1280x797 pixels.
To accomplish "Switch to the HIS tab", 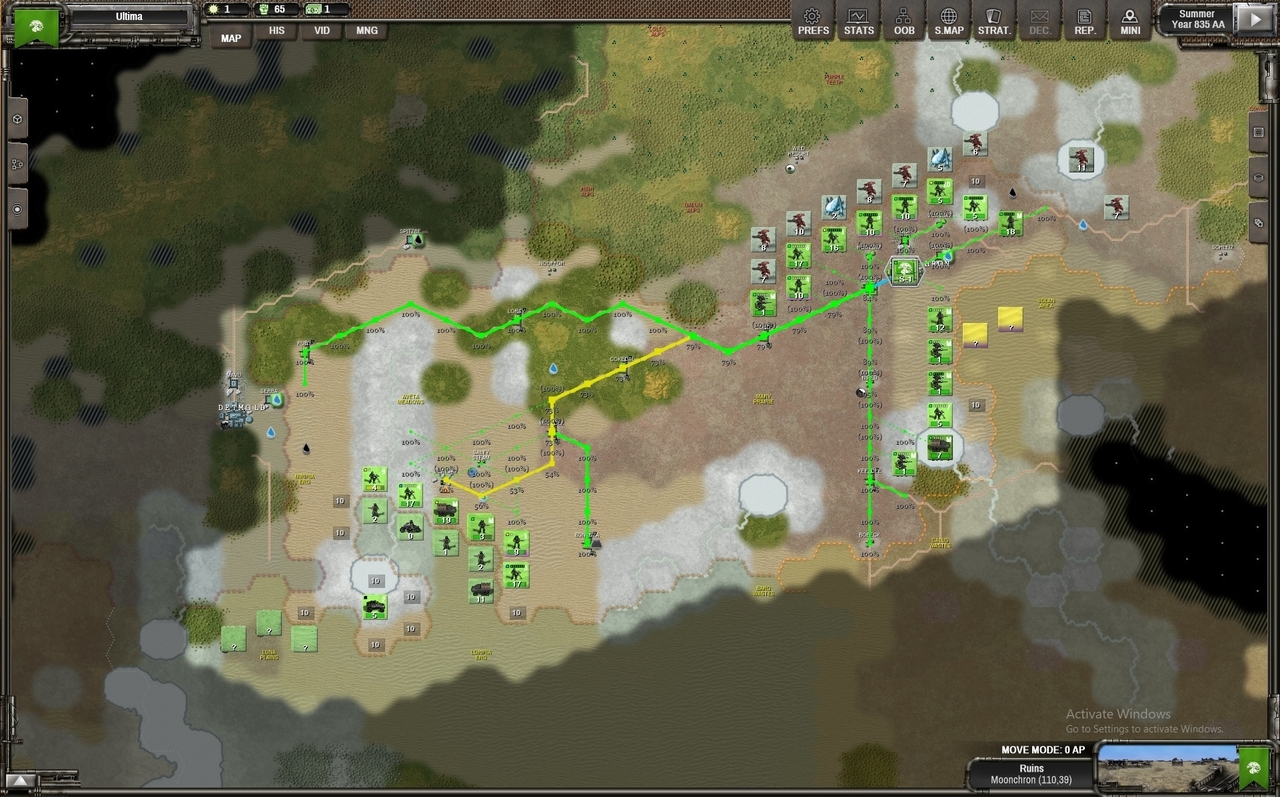I will (x=276, y=31).
